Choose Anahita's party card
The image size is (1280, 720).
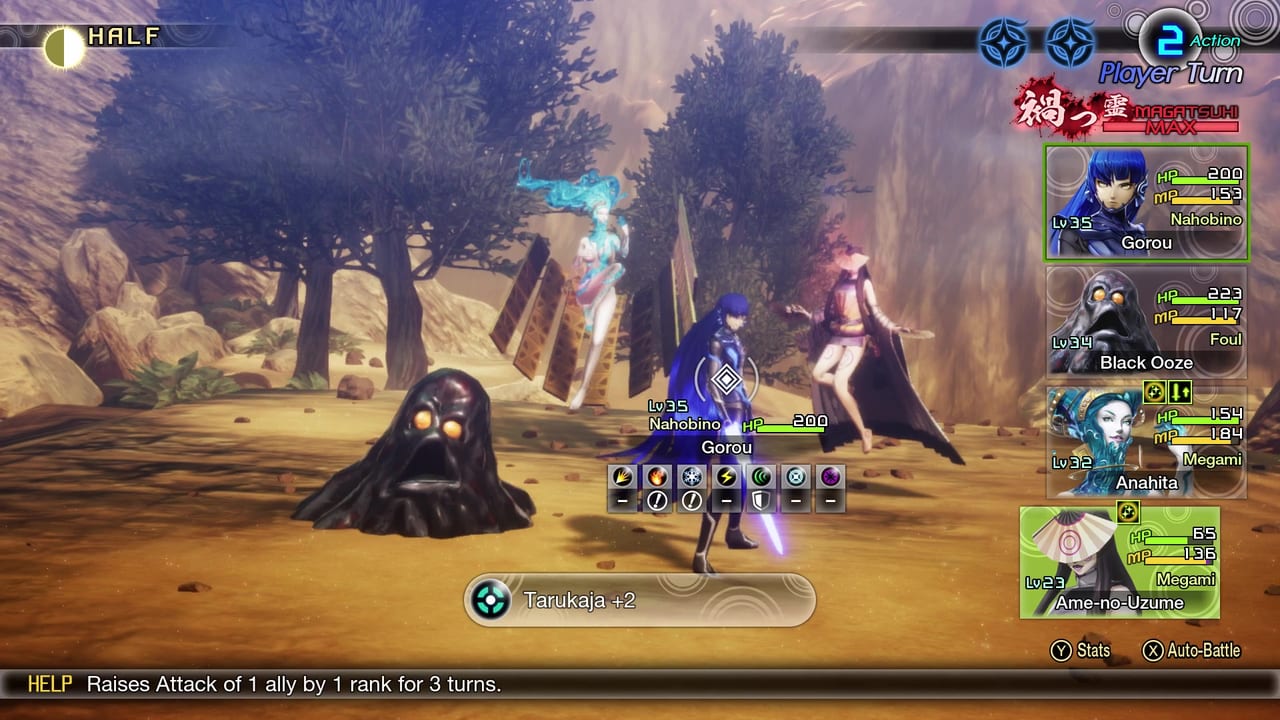pos(1146,441)
